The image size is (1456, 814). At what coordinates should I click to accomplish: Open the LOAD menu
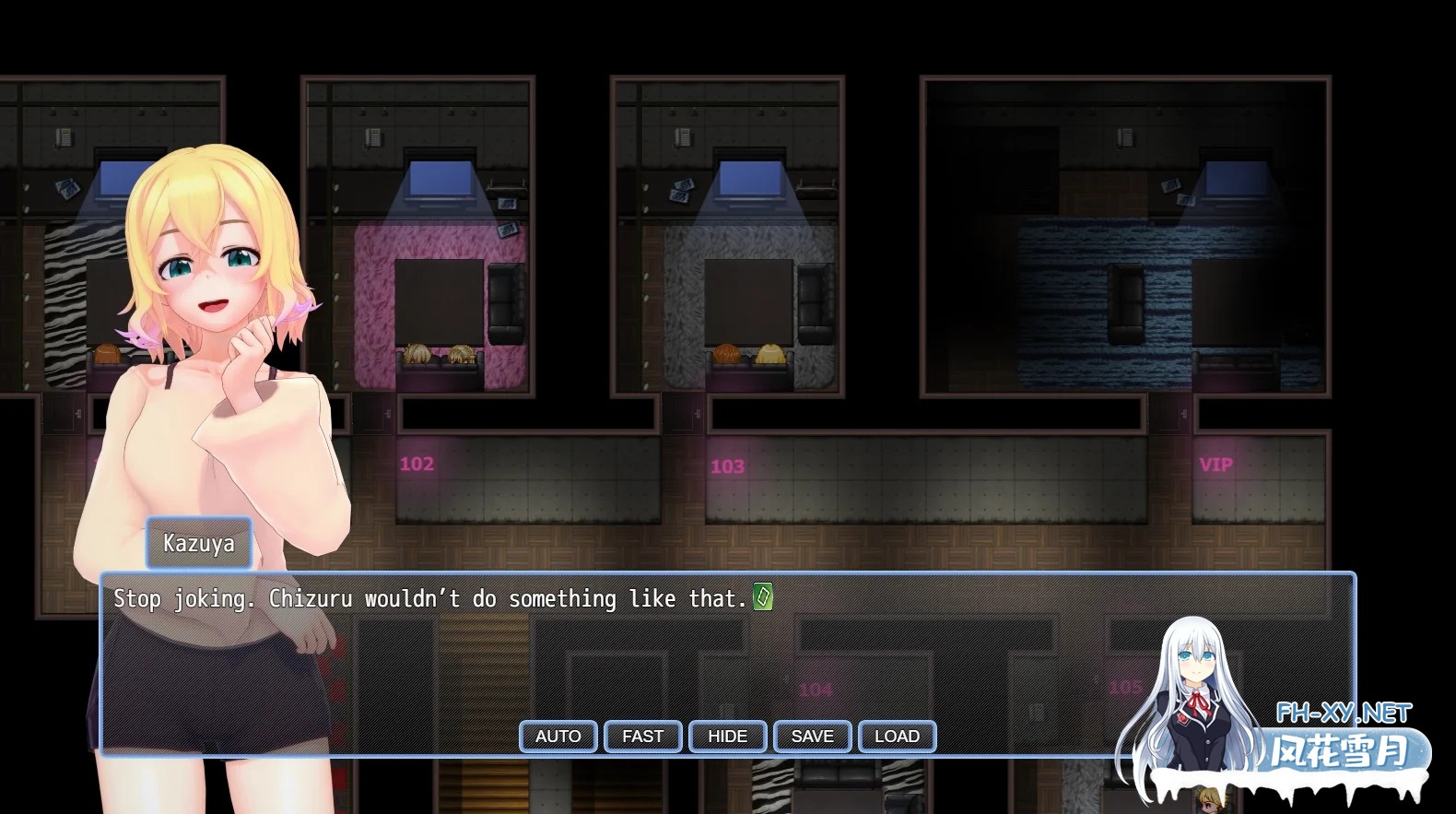point(897,736)
